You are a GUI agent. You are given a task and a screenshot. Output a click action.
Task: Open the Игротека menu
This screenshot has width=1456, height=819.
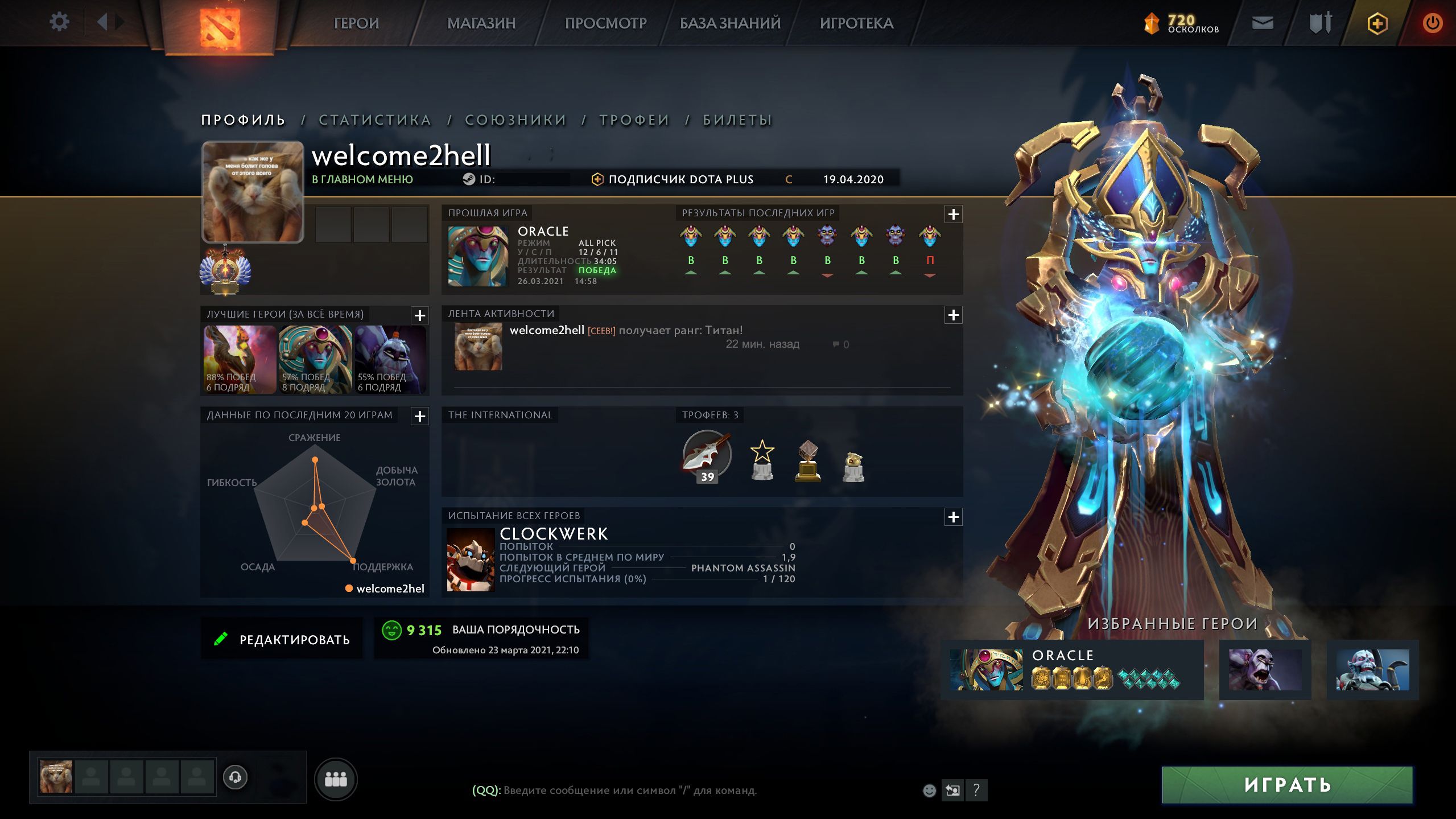coord(856,23)
